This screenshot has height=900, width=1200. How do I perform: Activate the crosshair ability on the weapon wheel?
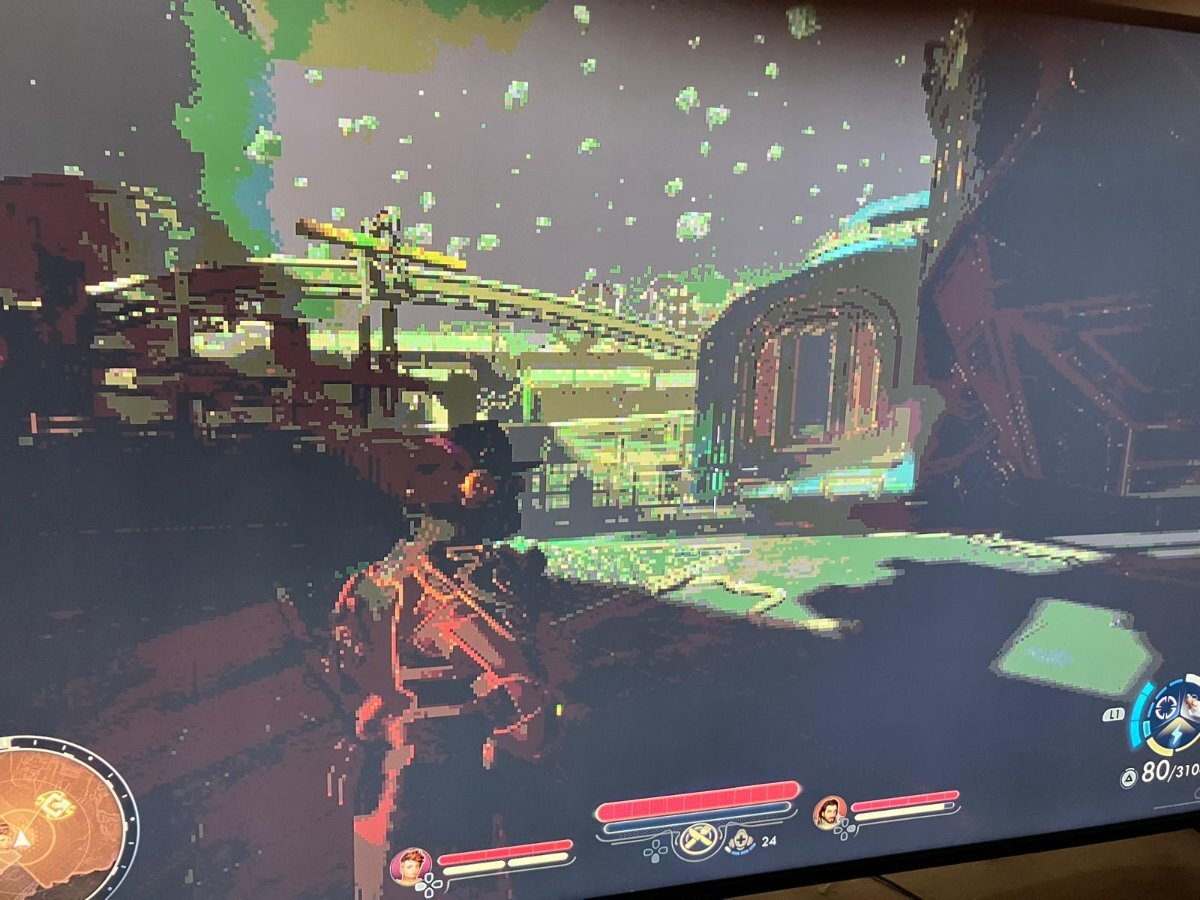click(x=1166, y=705)
